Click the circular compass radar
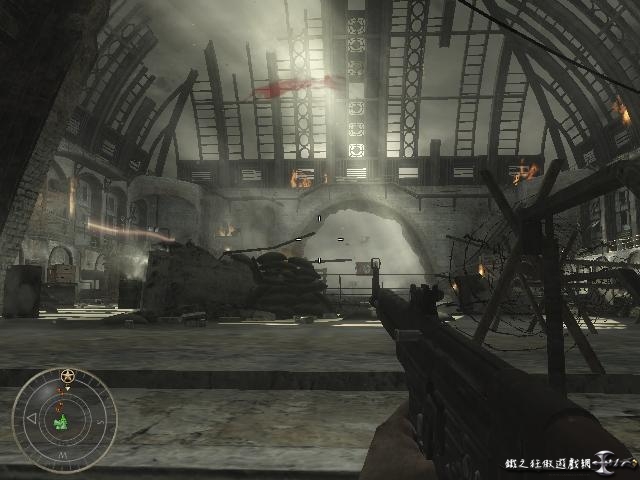Screen dimensions: 640x480 (64, 419)
